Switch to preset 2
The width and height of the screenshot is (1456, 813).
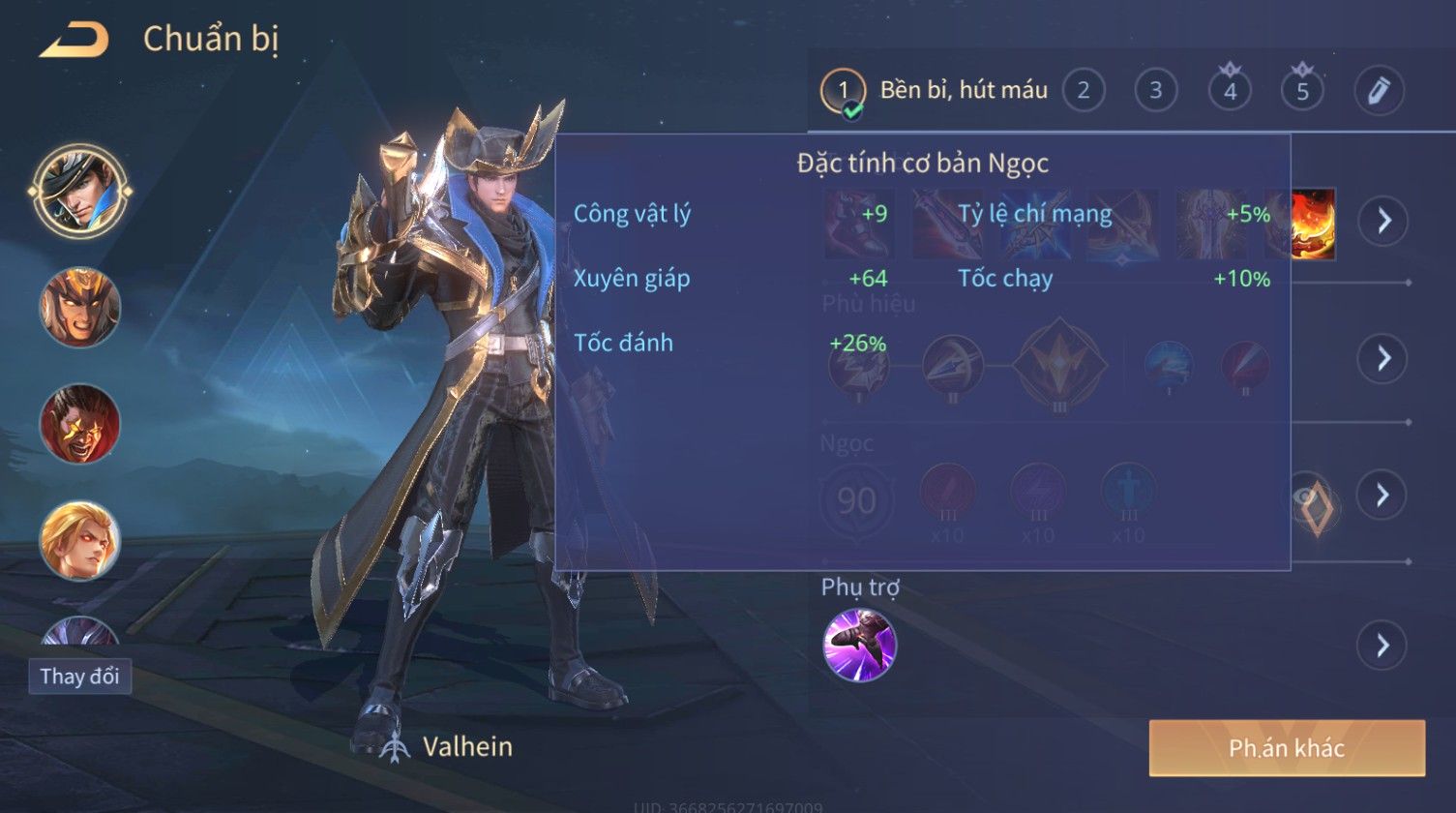1084,91
